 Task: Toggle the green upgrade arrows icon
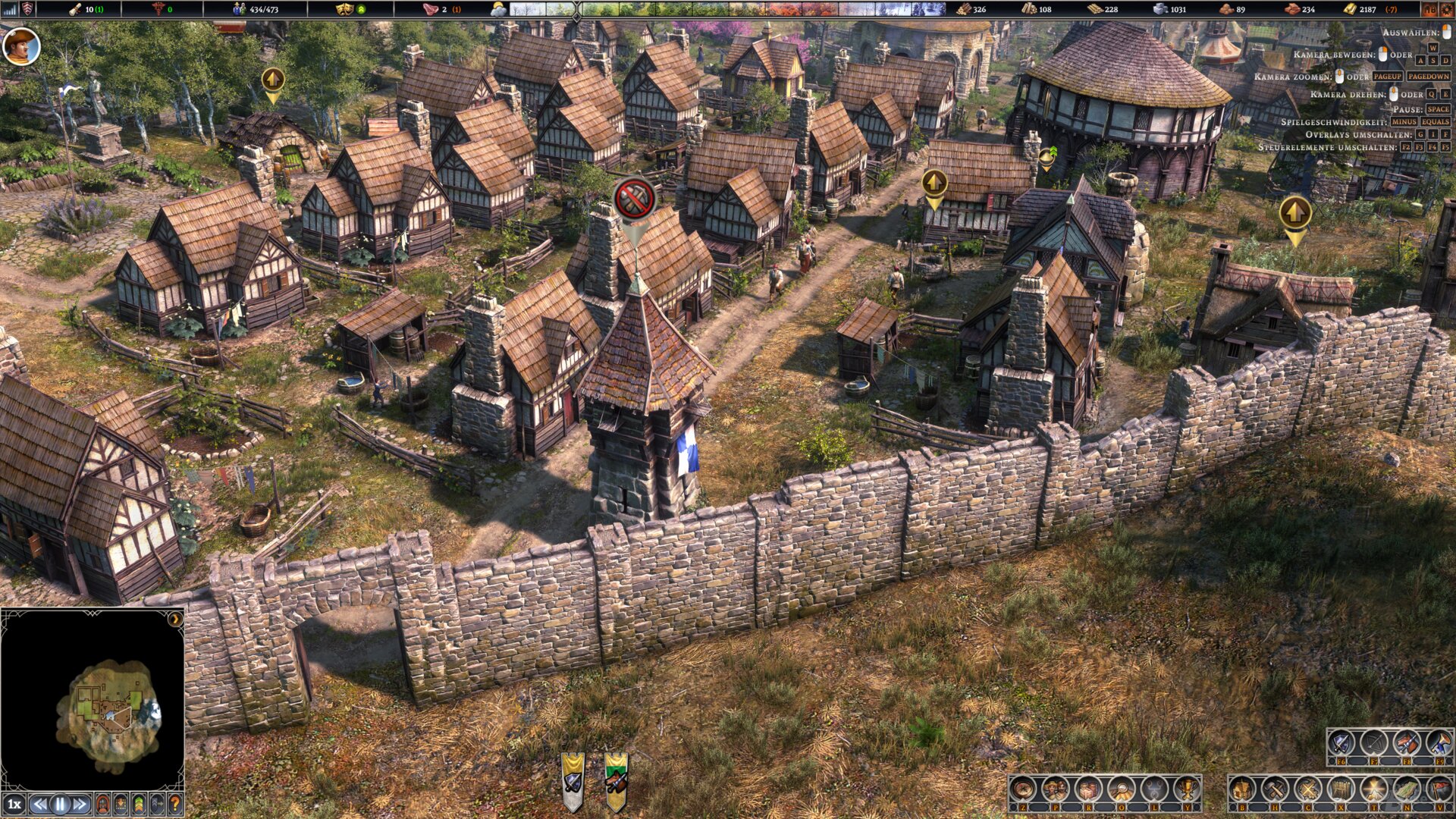pos(138,805)
